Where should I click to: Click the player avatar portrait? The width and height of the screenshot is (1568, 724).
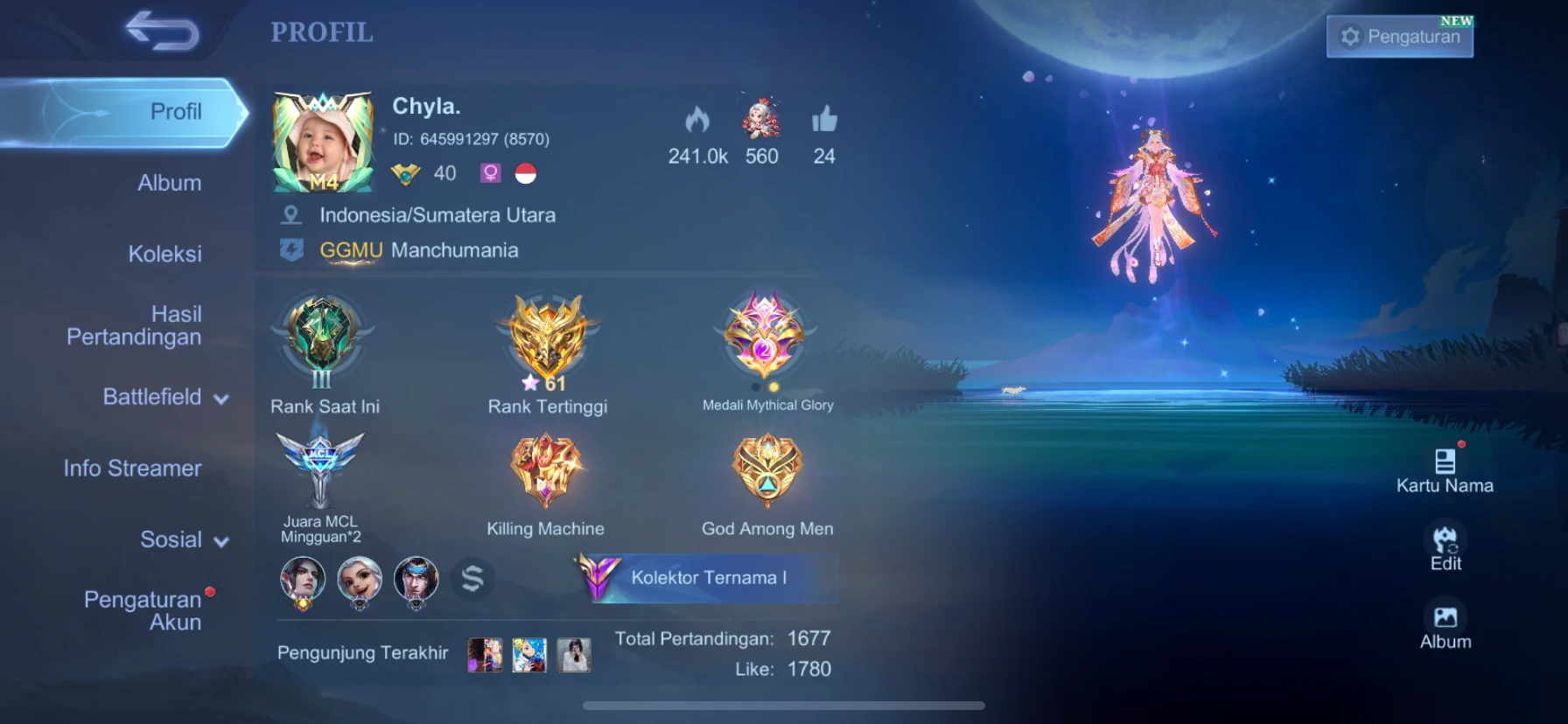pyautogui.click(x=323, y=143)
